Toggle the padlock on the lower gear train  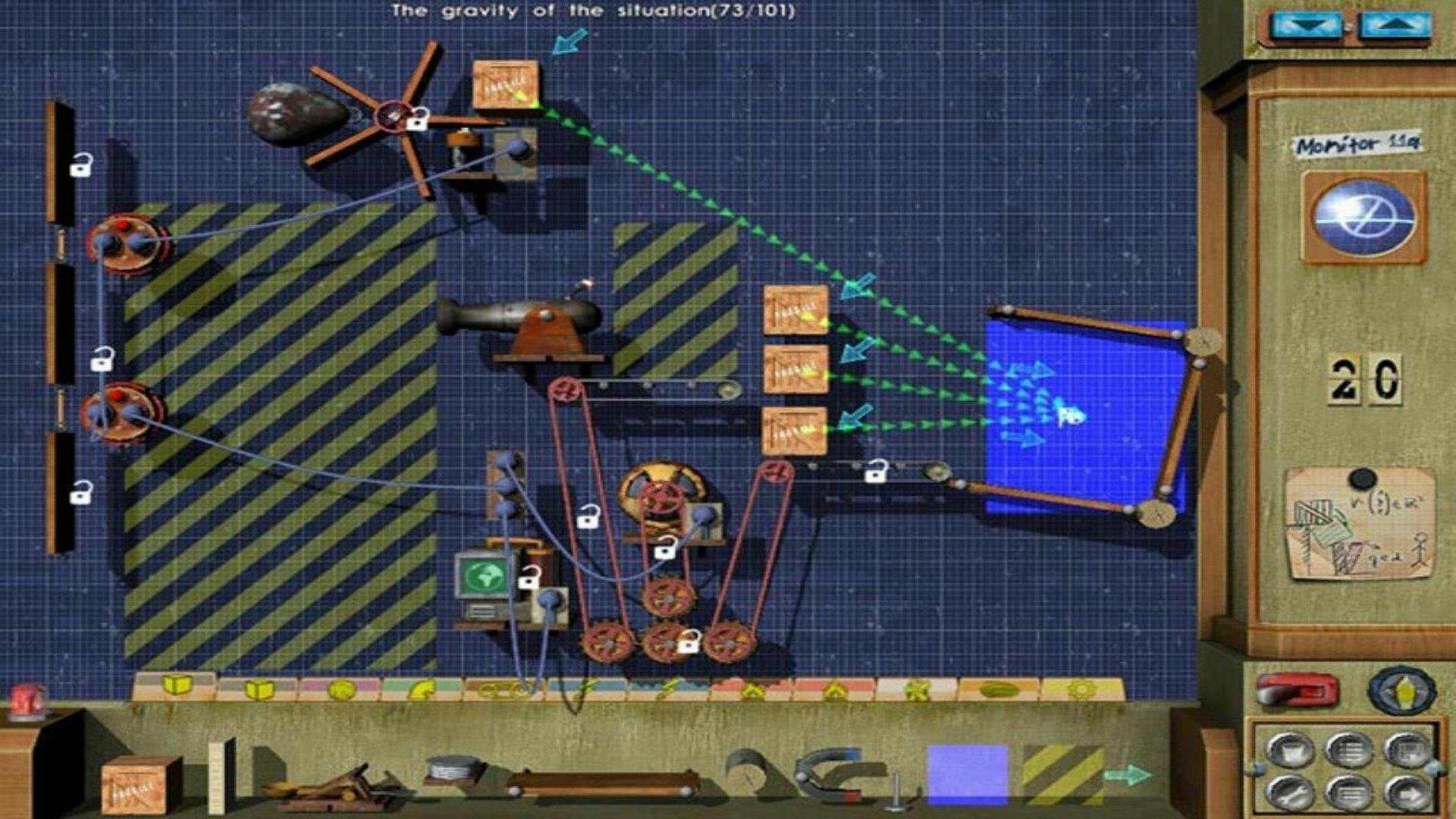tap(689, 642)
